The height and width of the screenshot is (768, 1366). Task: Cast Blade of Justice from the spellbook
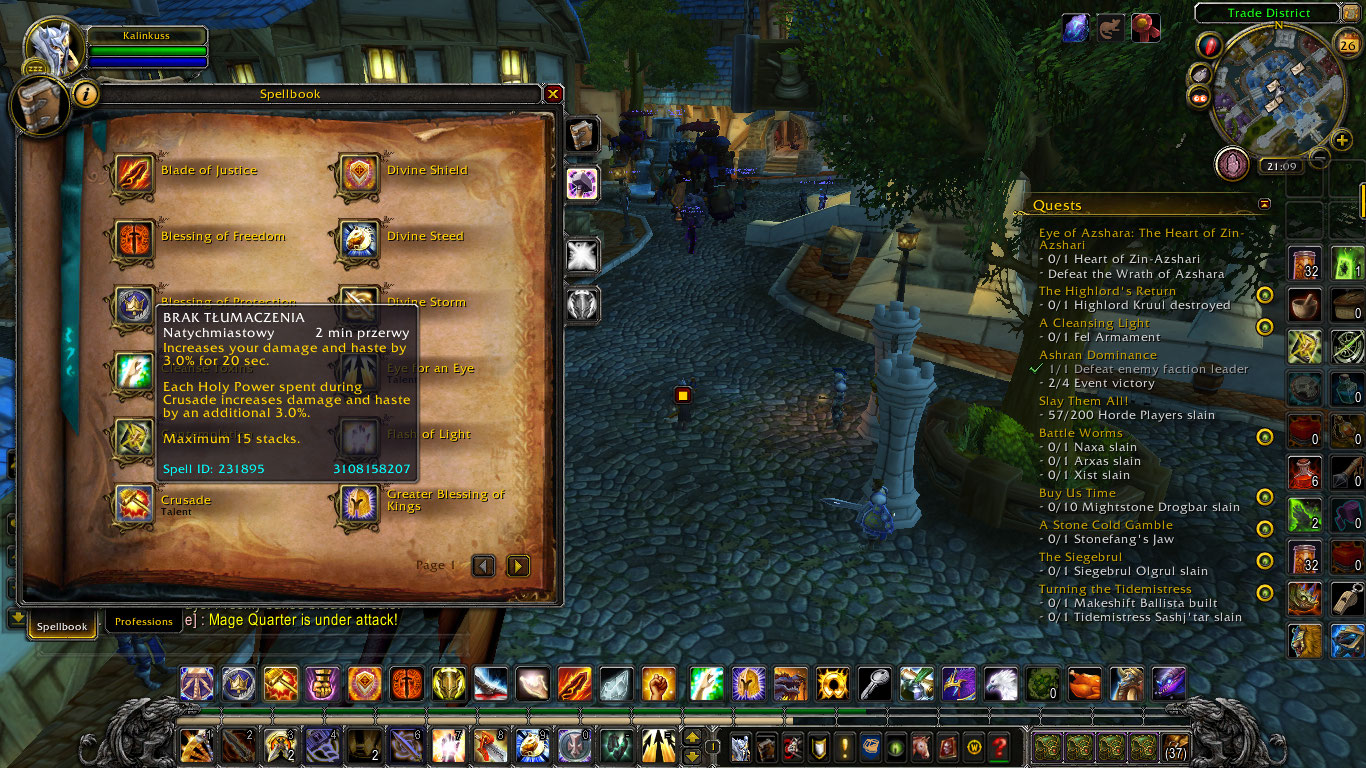coord(134,170)
